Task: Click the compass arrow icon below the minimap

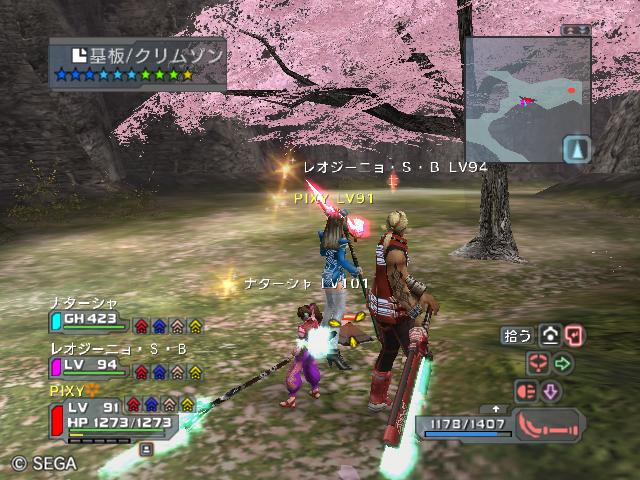Action: pyautogui.click(x=577, y=149)
